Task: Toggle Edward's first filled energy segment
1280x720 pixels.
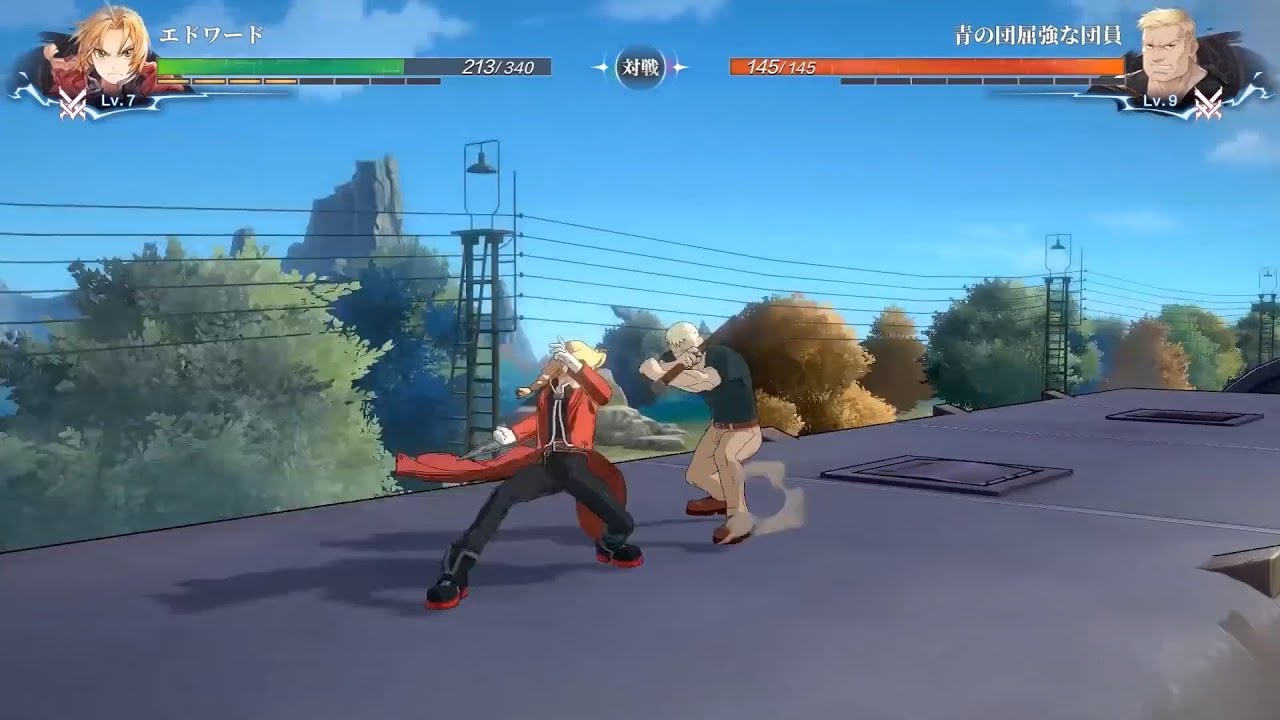Action: click(172, 80)
